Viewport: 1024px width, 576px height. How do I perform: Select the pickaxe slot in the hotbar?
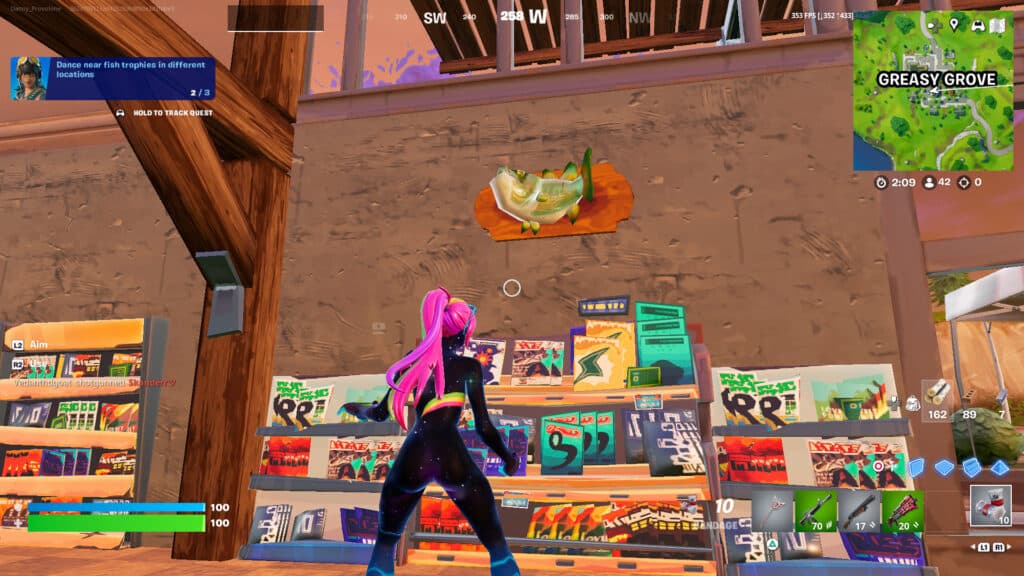click(772, 510)
